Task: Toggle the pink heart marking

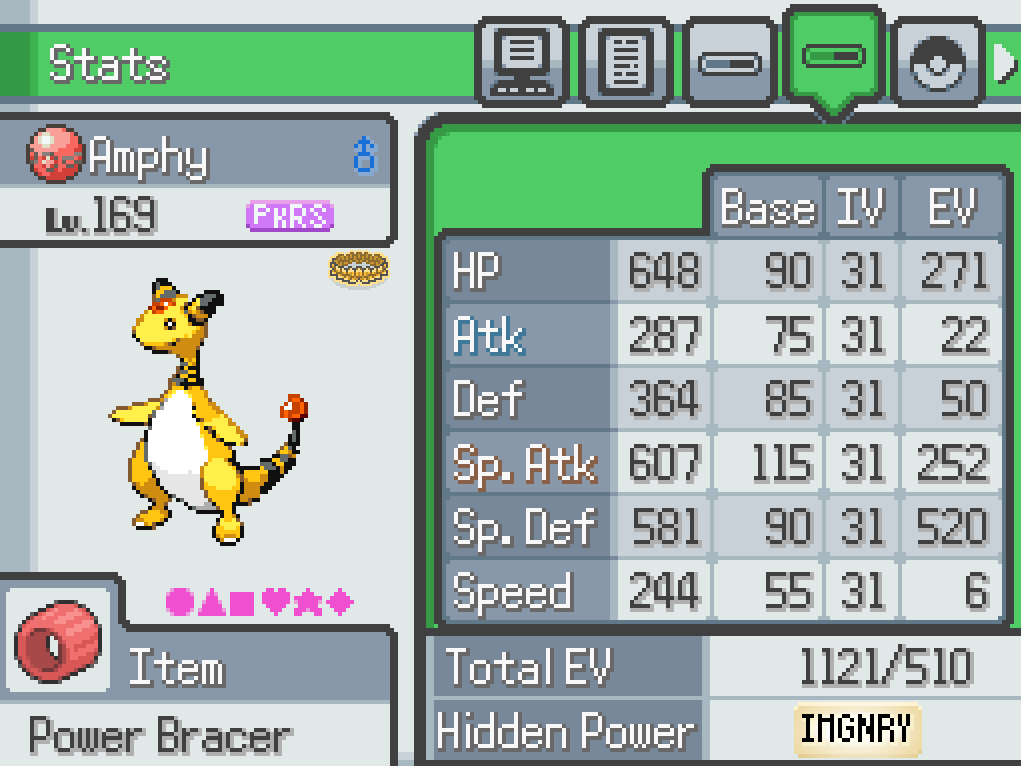Action: click(x=275, y=602)
